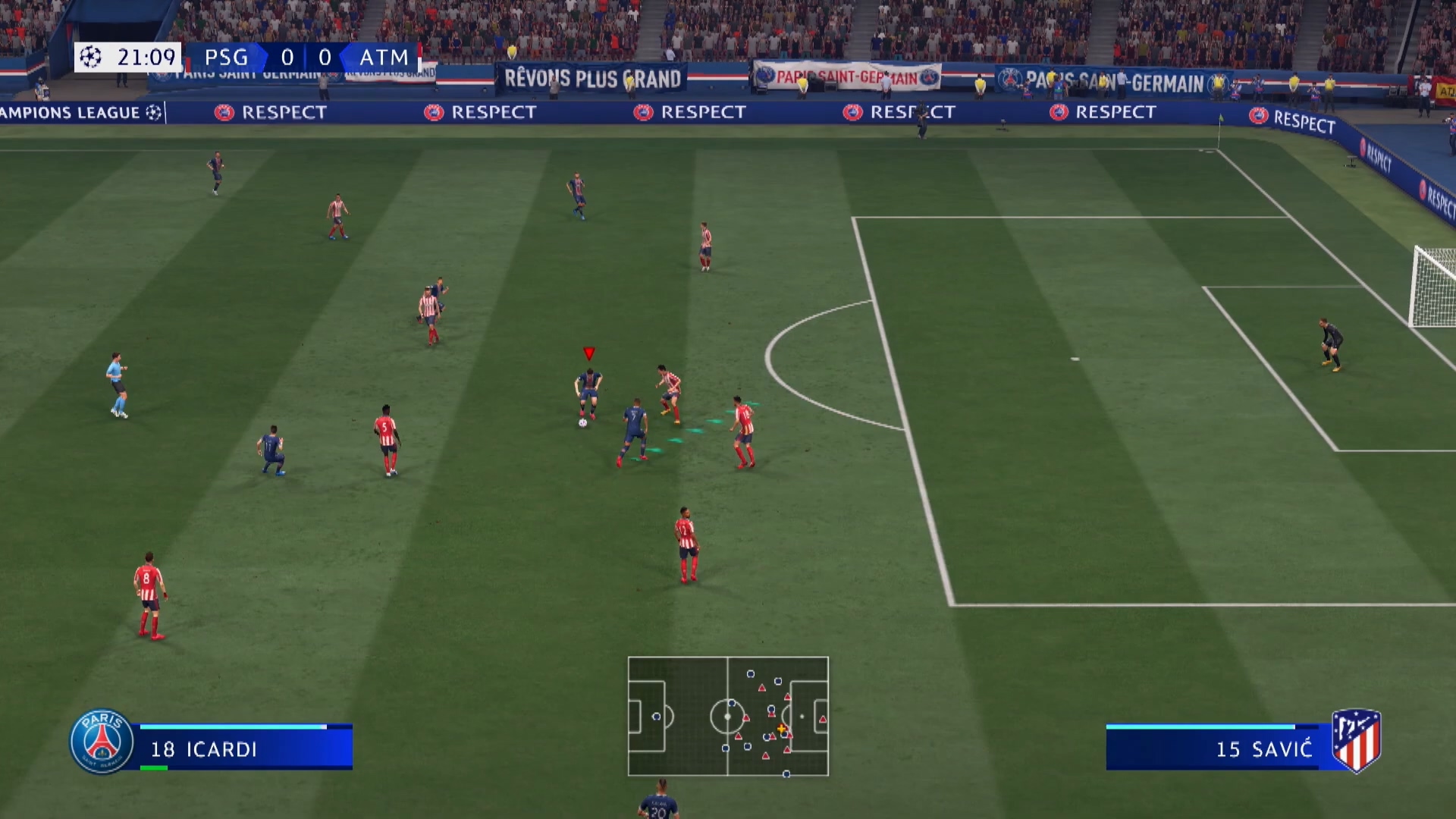This screenshot has height=819, width=1456.
Task: Click the Atlético Madrid club crest
Action: (1356, 740)
